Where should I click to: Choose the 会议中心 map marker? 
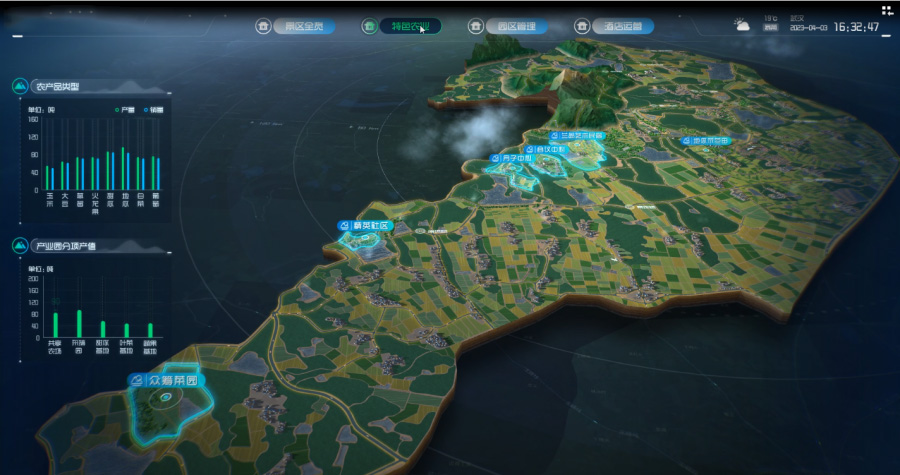pos(547,150)
